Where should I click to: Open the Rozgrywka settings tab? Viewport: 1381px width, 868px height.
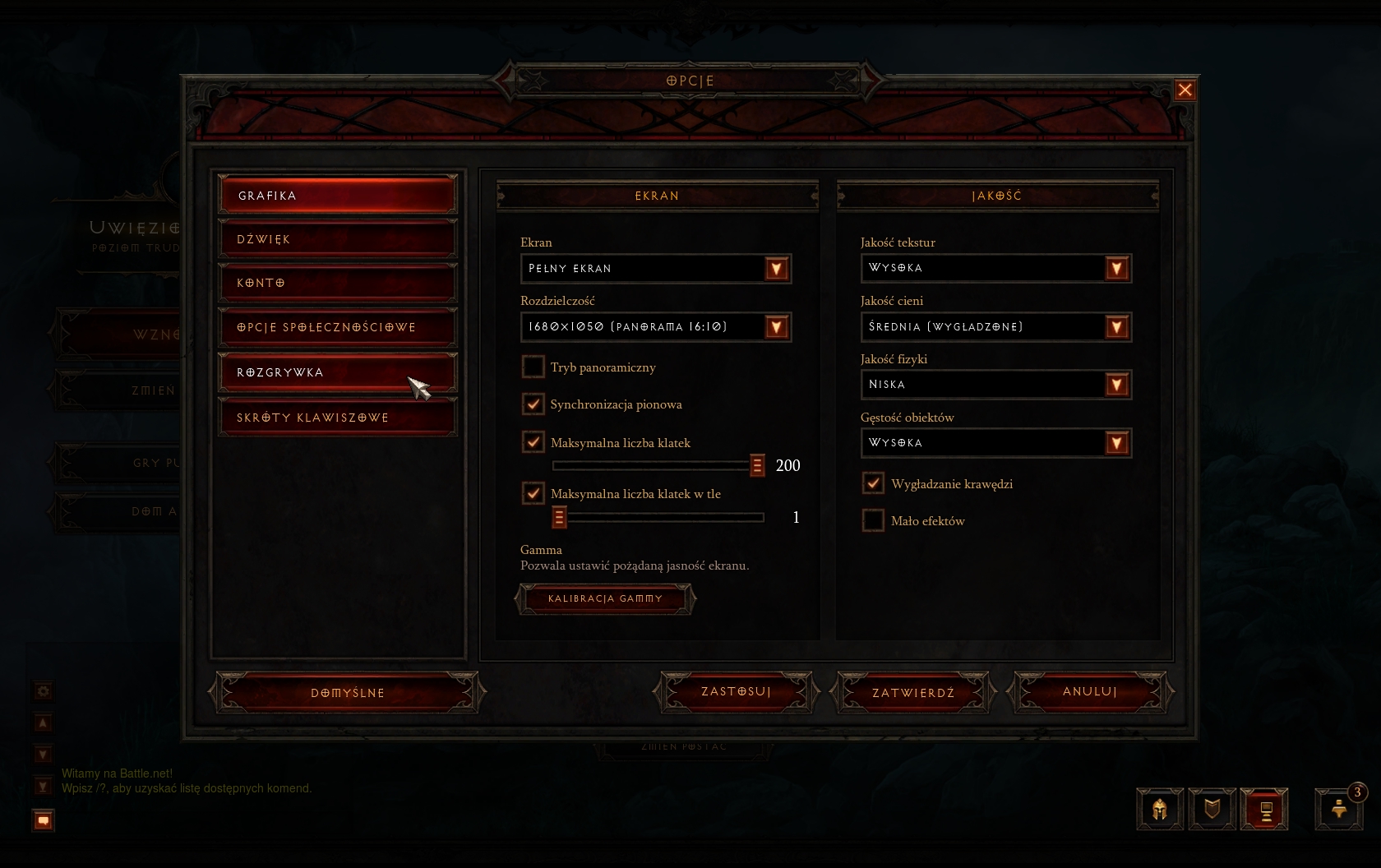pos(337,372)
